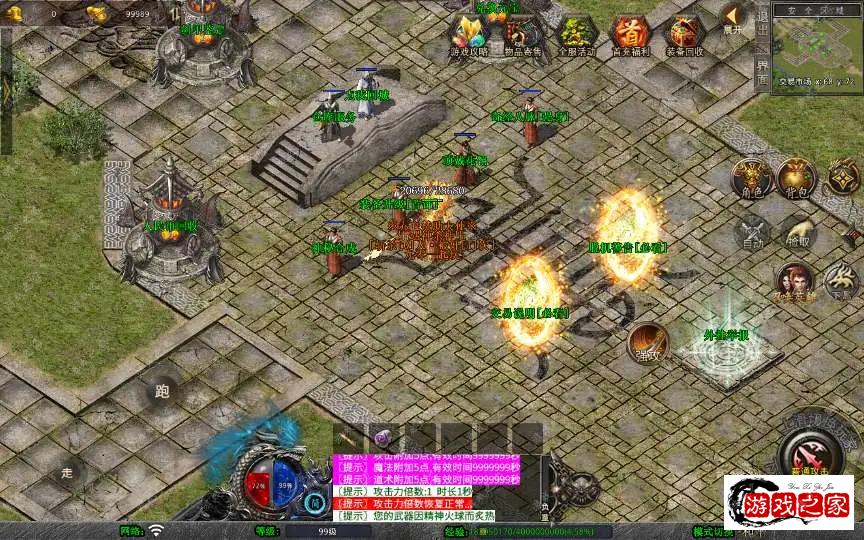The image size is (864, 540).
Task: Toggle 自动 auto-combat crossed swords button
Action: pyautogui.click(x=752, y=234)
